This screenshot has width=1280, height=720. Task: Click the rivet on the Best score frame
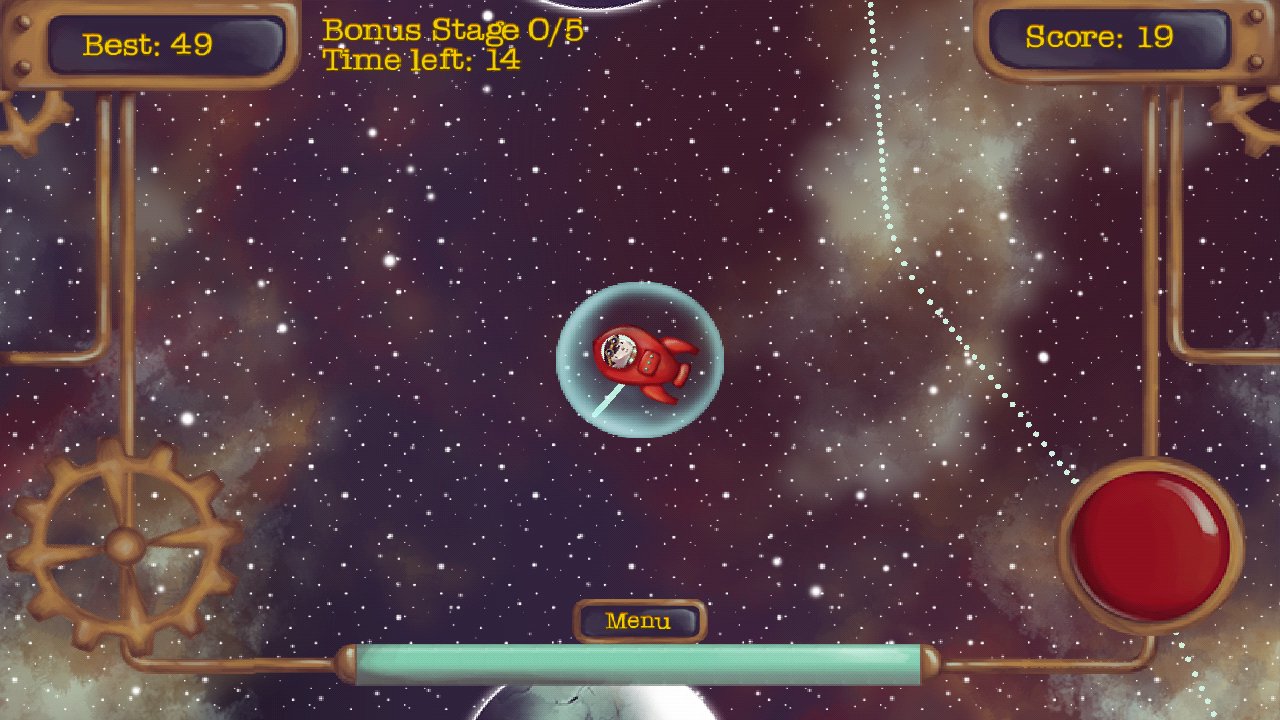point(23,22)
